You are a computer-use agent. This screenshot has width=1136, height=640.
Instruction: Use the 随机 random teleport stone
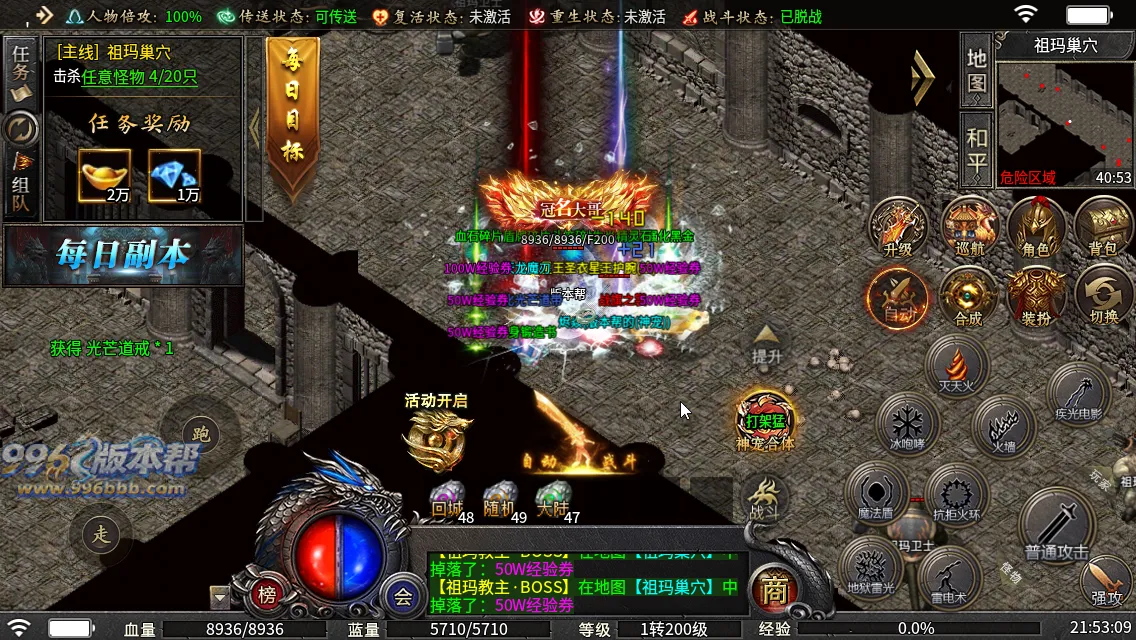point(499,500)
